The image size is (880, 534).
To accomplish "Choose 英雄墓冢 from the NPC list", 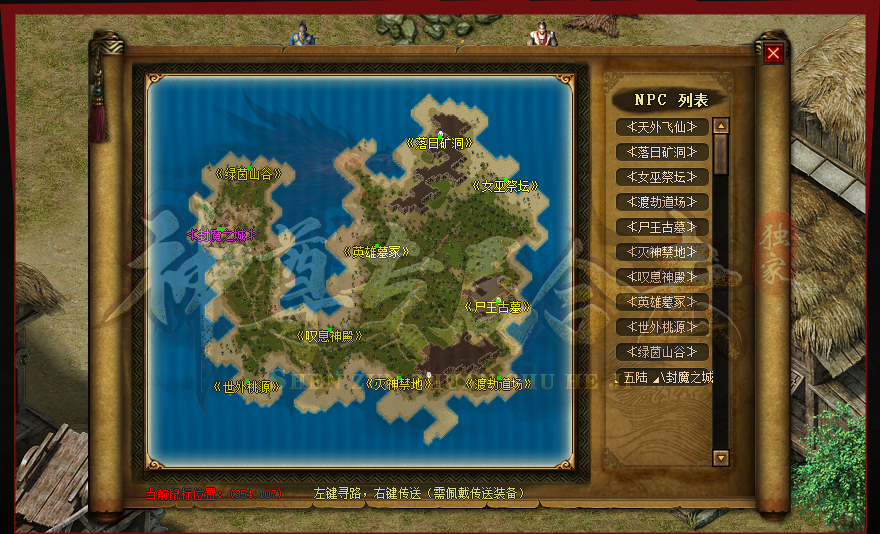I will click(662, 302).
